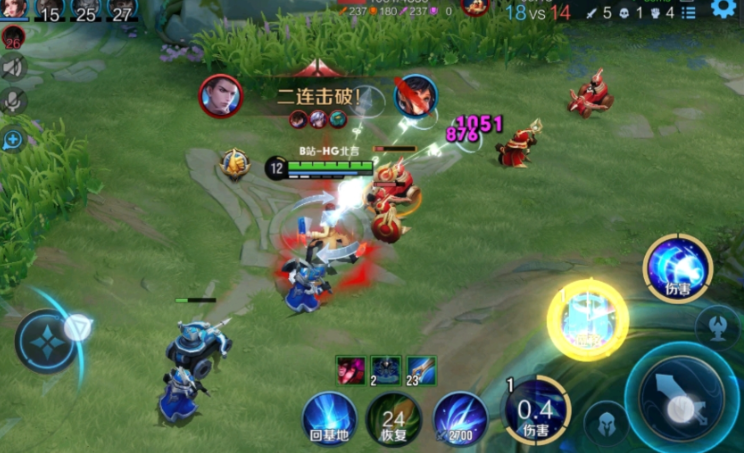Tap the sword basic attack button

pos(681,400)
